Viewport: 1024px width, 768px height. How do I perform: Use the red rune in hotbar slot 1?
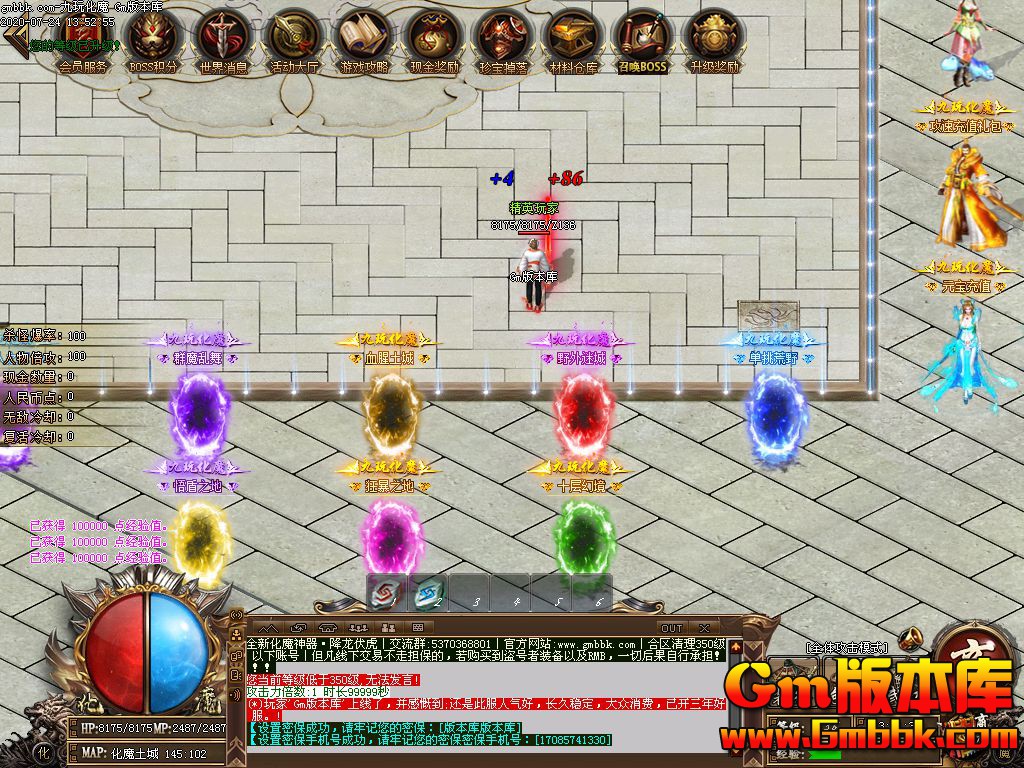[x=387, y=592]
